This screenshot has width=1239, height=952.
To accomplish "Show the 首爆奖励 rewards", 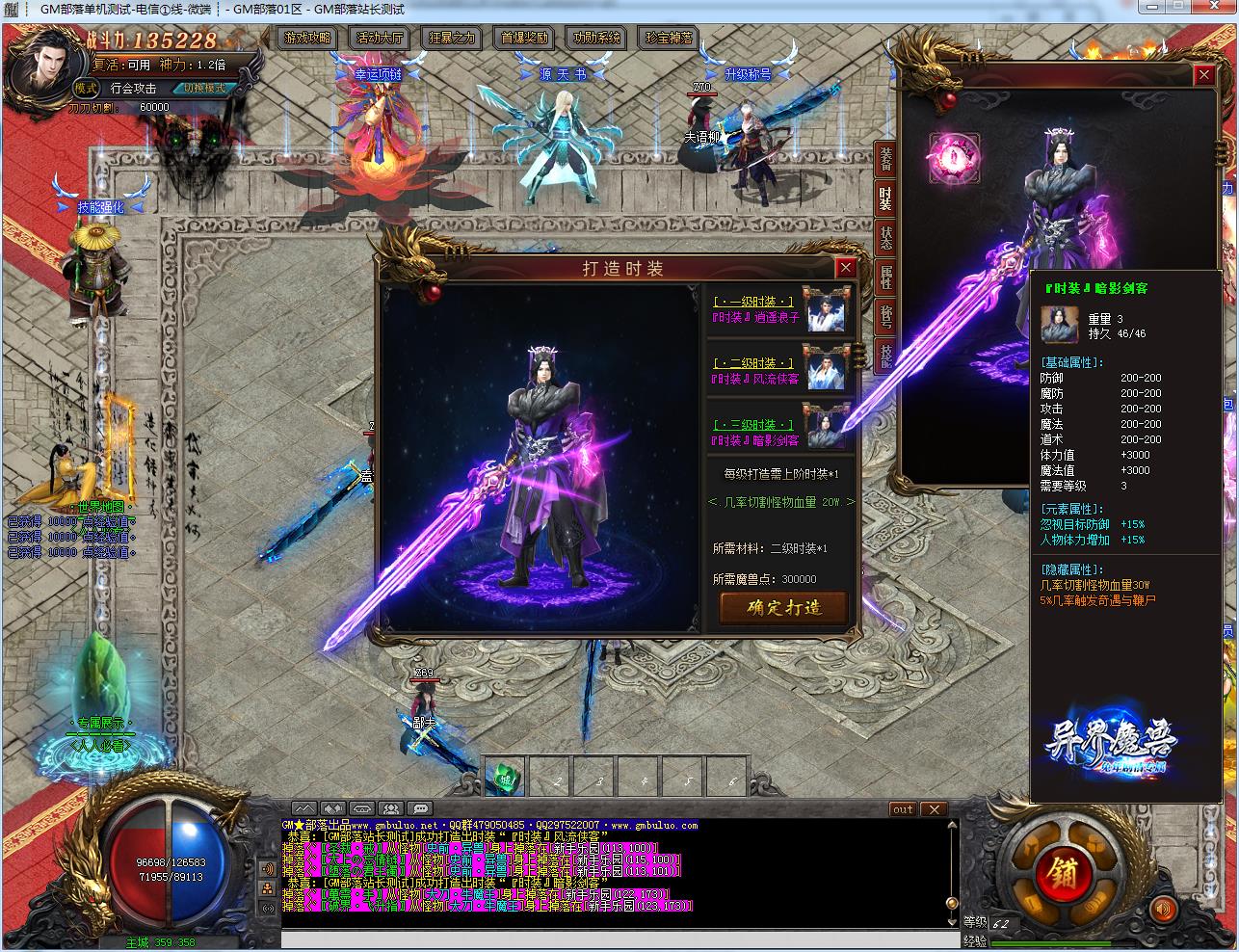I will click(x=525, y=39).
